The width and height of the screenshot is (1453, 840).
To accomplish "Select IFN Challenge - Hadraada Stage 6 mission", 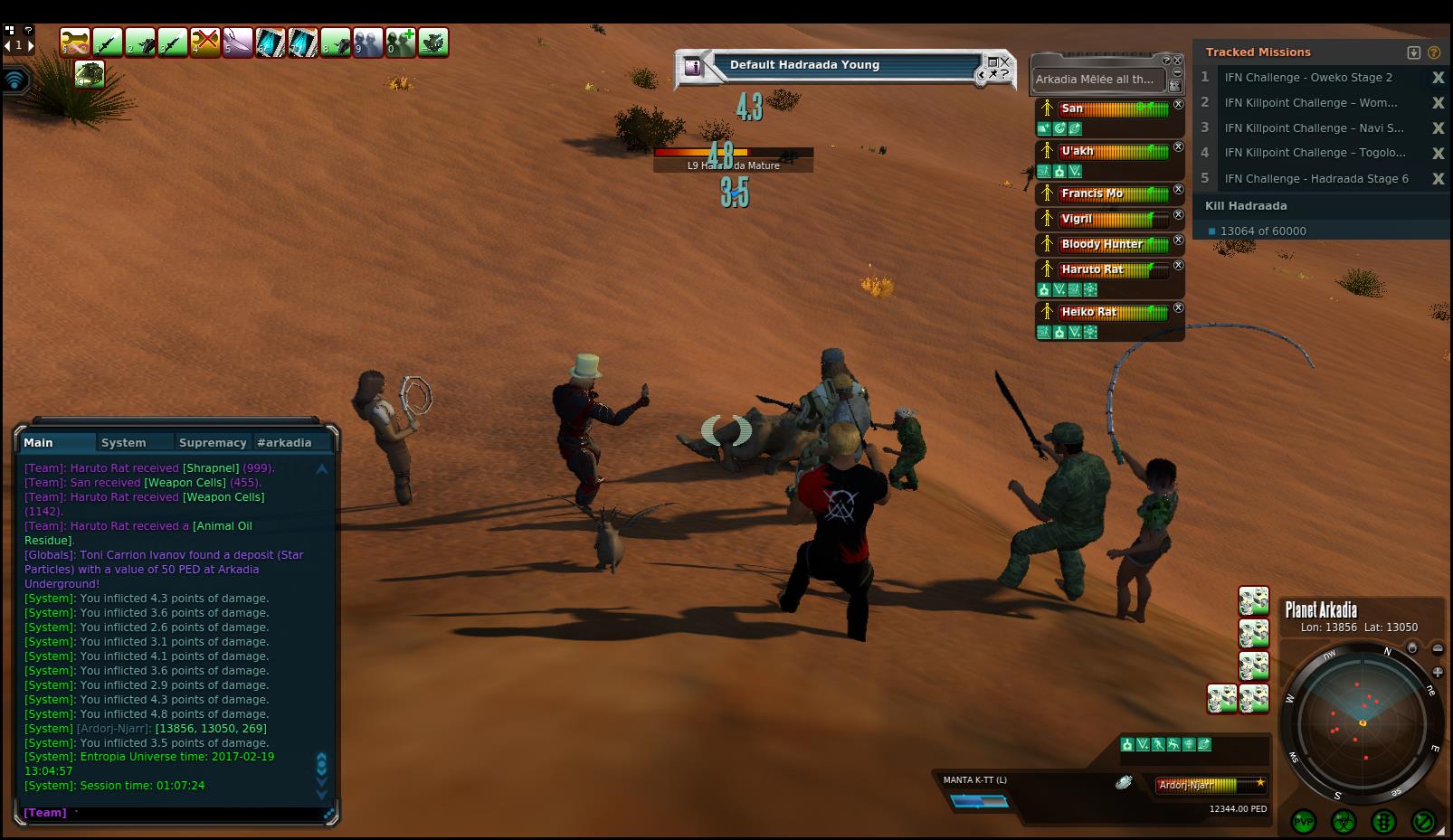I will coord(1315,179).
